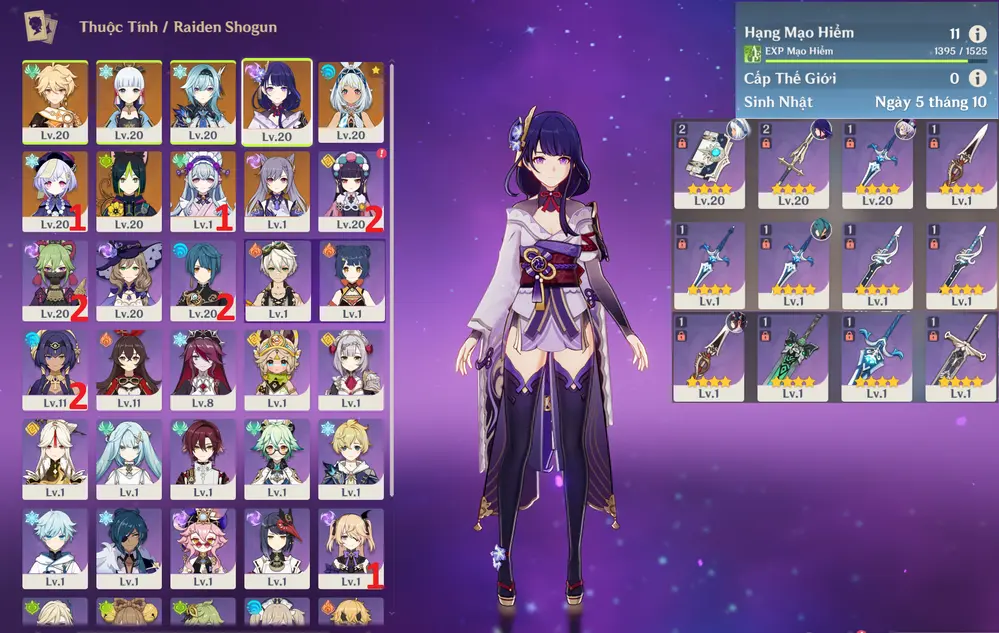This screenshot has width=999, height=633.
Task: Open the Cấp Thế Giới info icon
Action: coord(977,78)
